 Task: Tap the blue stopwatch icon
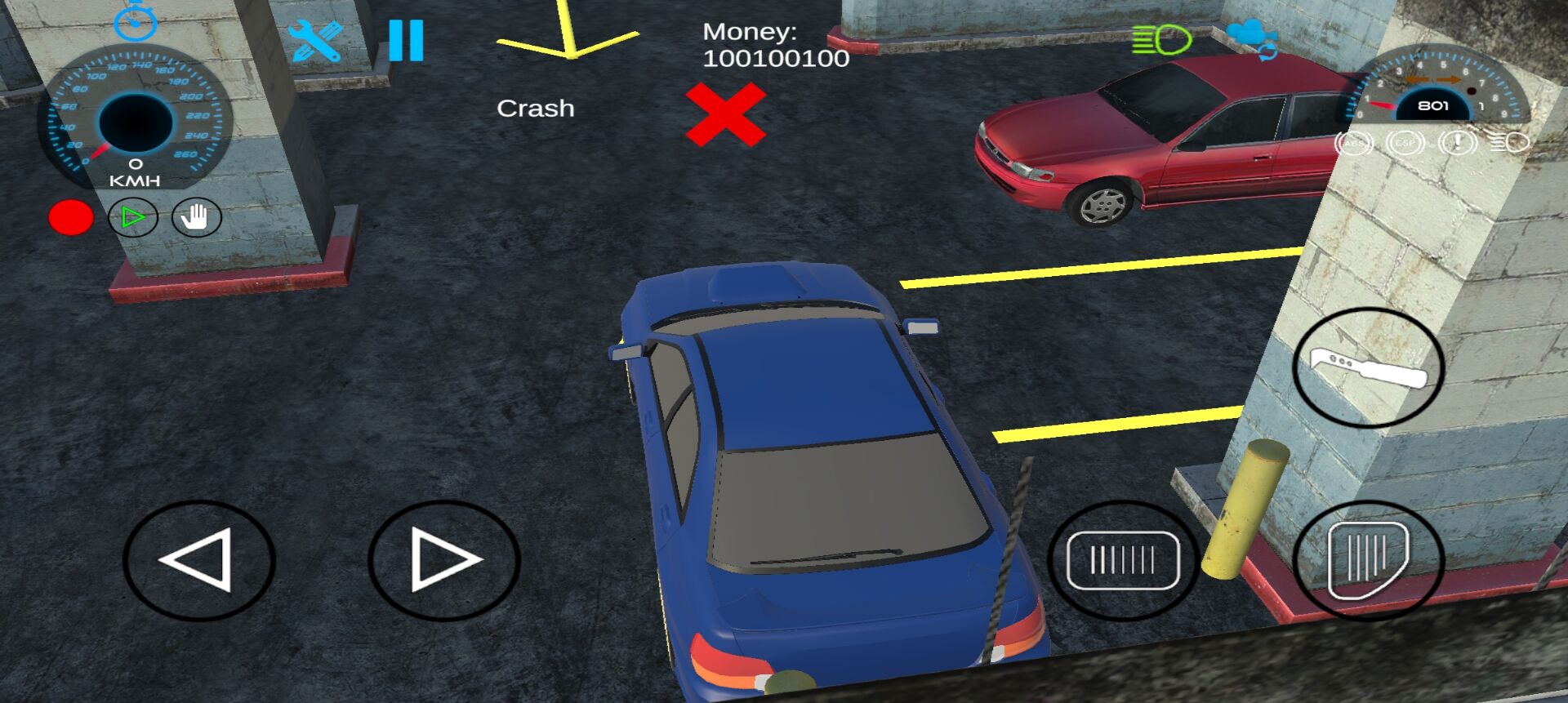click(x=136, y=22)
